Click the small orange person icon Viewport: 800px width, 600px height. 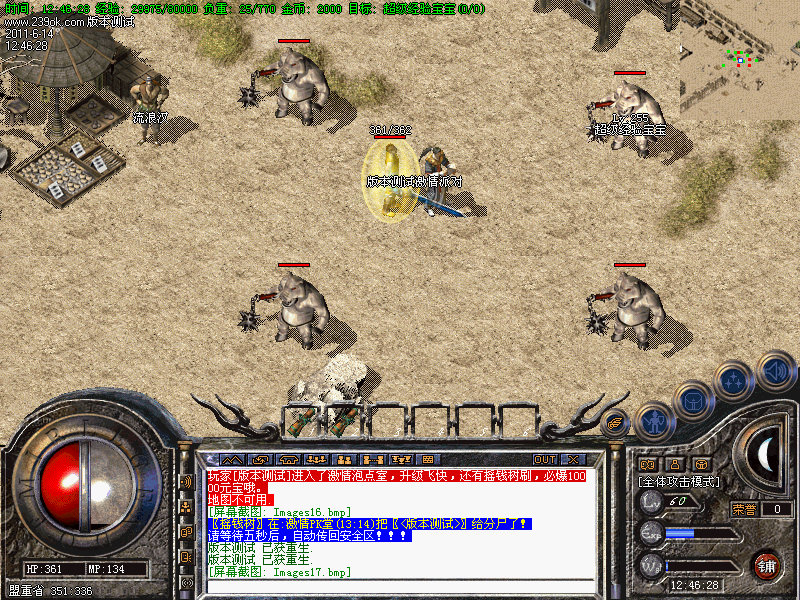674,464
